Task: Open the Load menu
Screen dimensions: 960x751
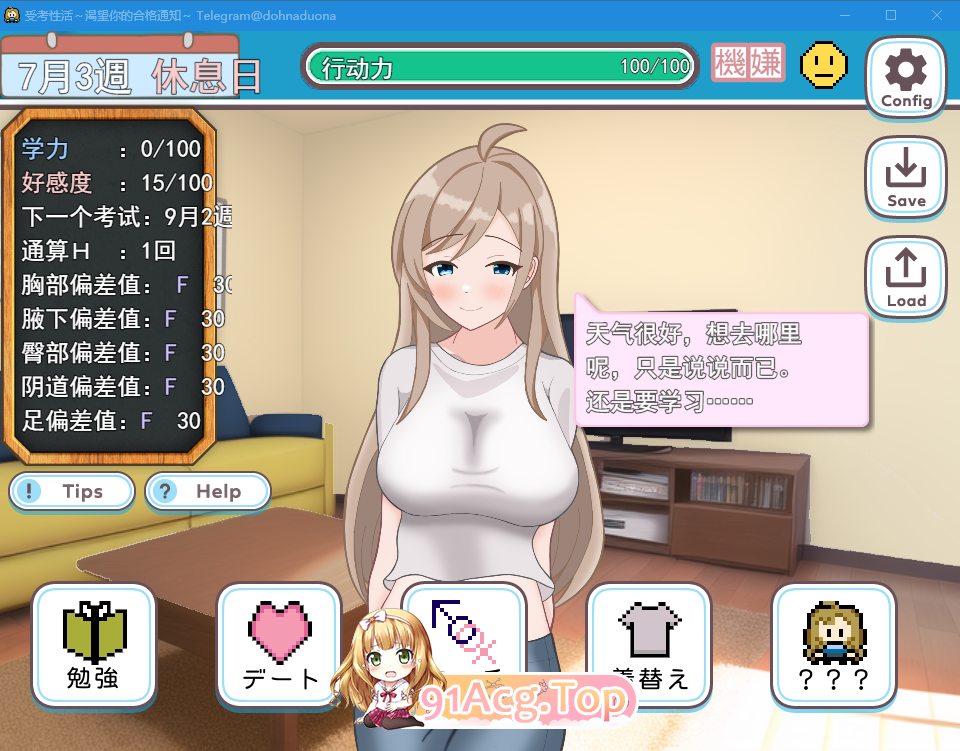Action: click(x=905, y=278)
